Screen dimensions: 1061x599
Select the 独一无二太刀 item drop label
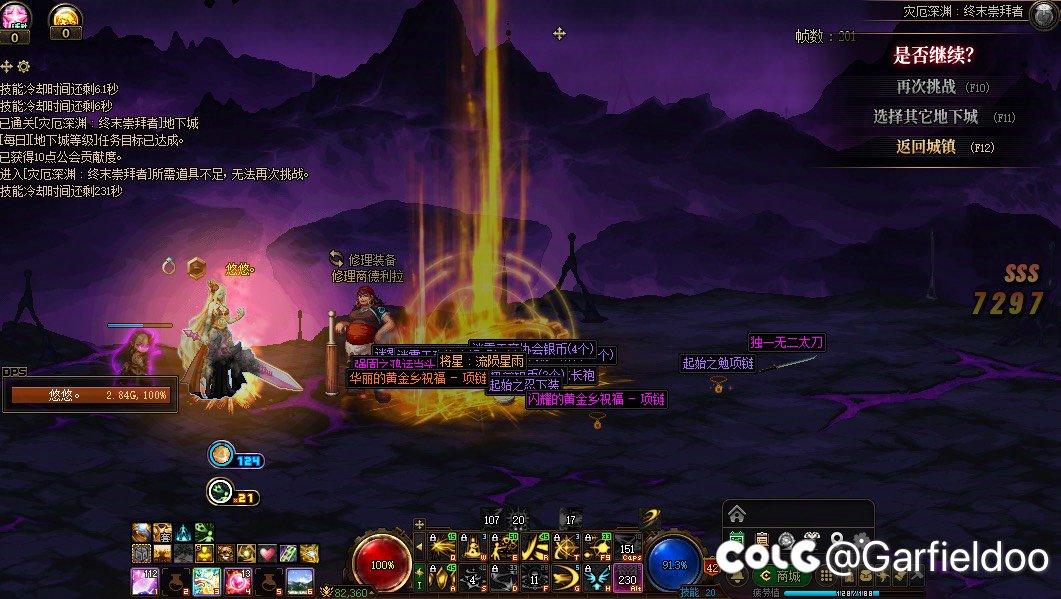(787, 343)
